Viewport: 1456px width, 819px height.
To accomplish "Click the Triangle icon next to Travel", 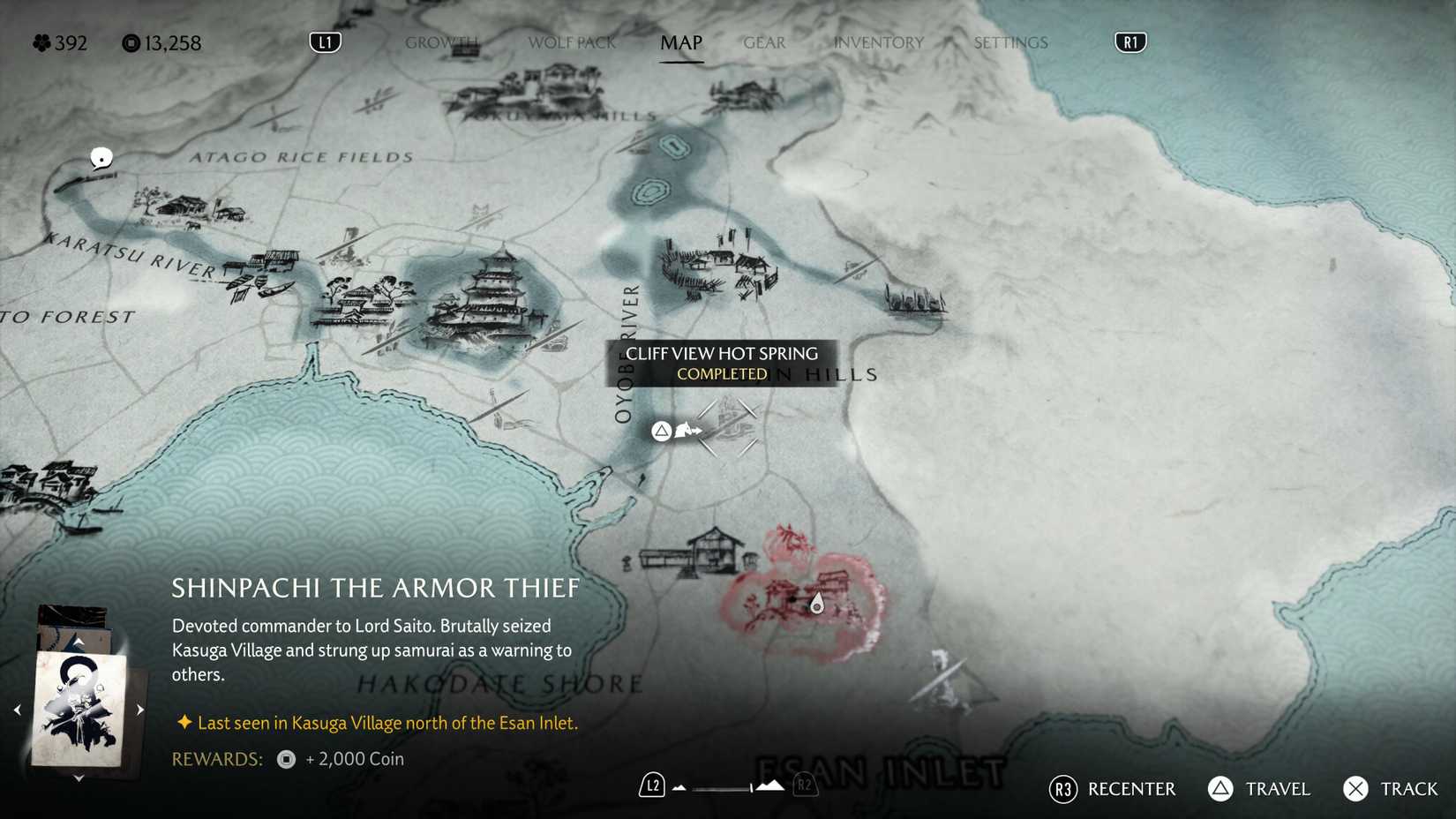I will pos(1220,789).
